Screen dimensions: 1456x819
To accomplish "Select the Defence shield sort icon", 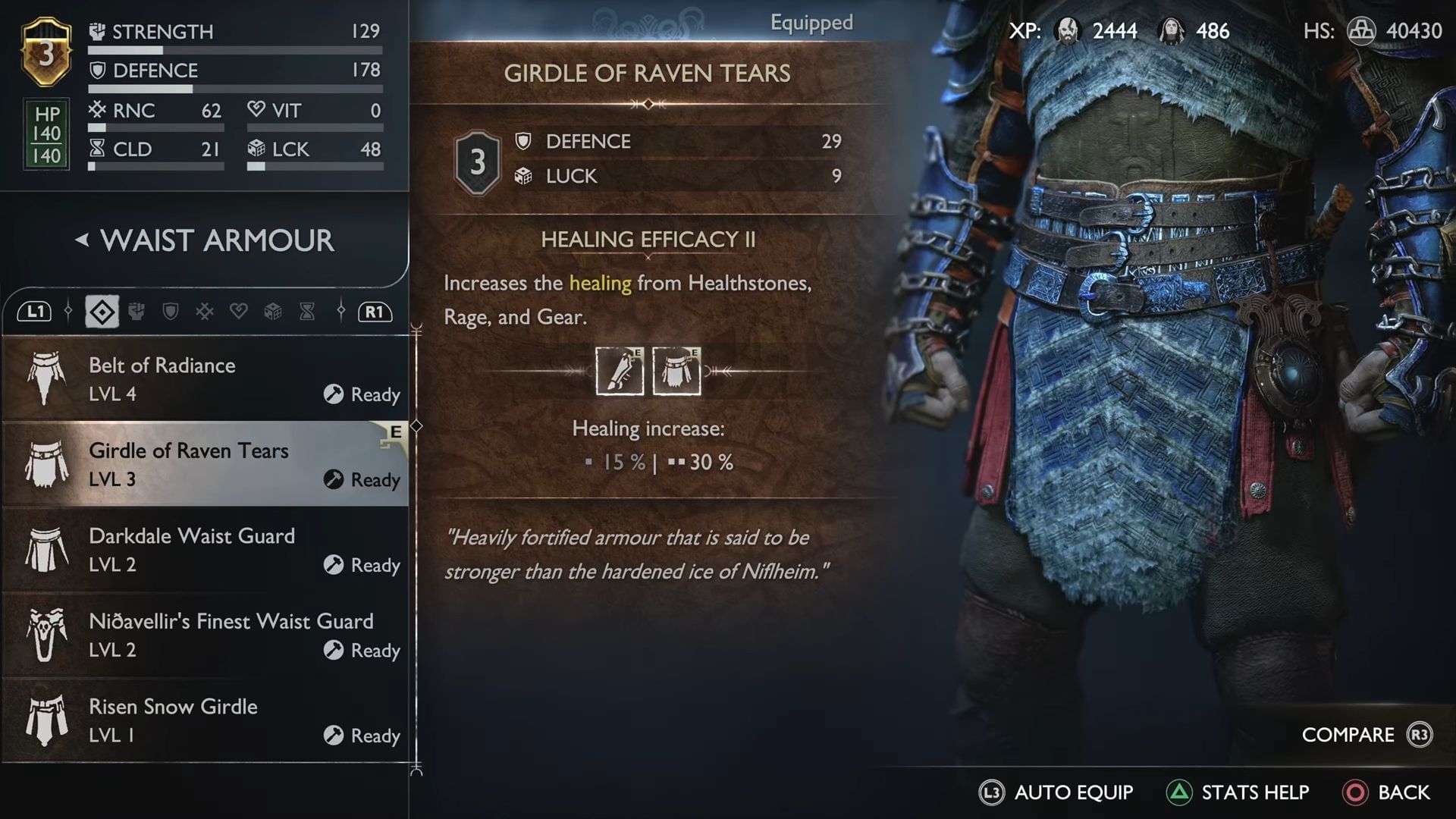I will coord(170,312).
